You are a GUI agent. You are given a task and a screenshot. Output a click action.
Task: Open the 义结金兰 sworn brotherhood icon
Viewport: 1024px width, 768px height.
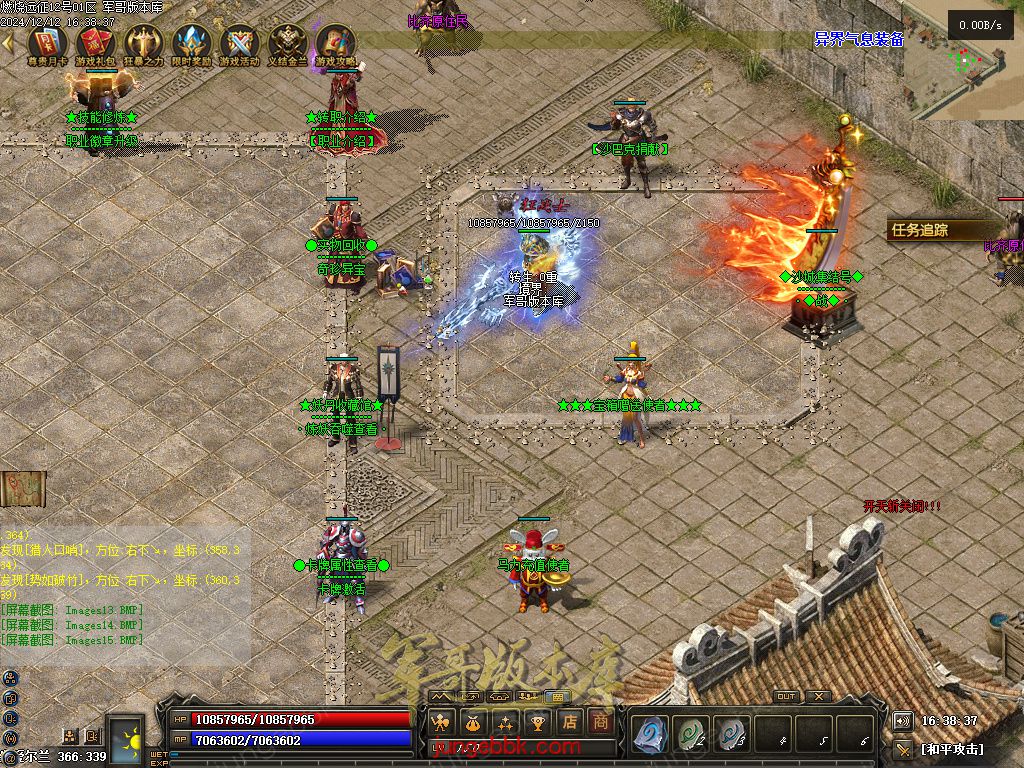pos(288,43)
